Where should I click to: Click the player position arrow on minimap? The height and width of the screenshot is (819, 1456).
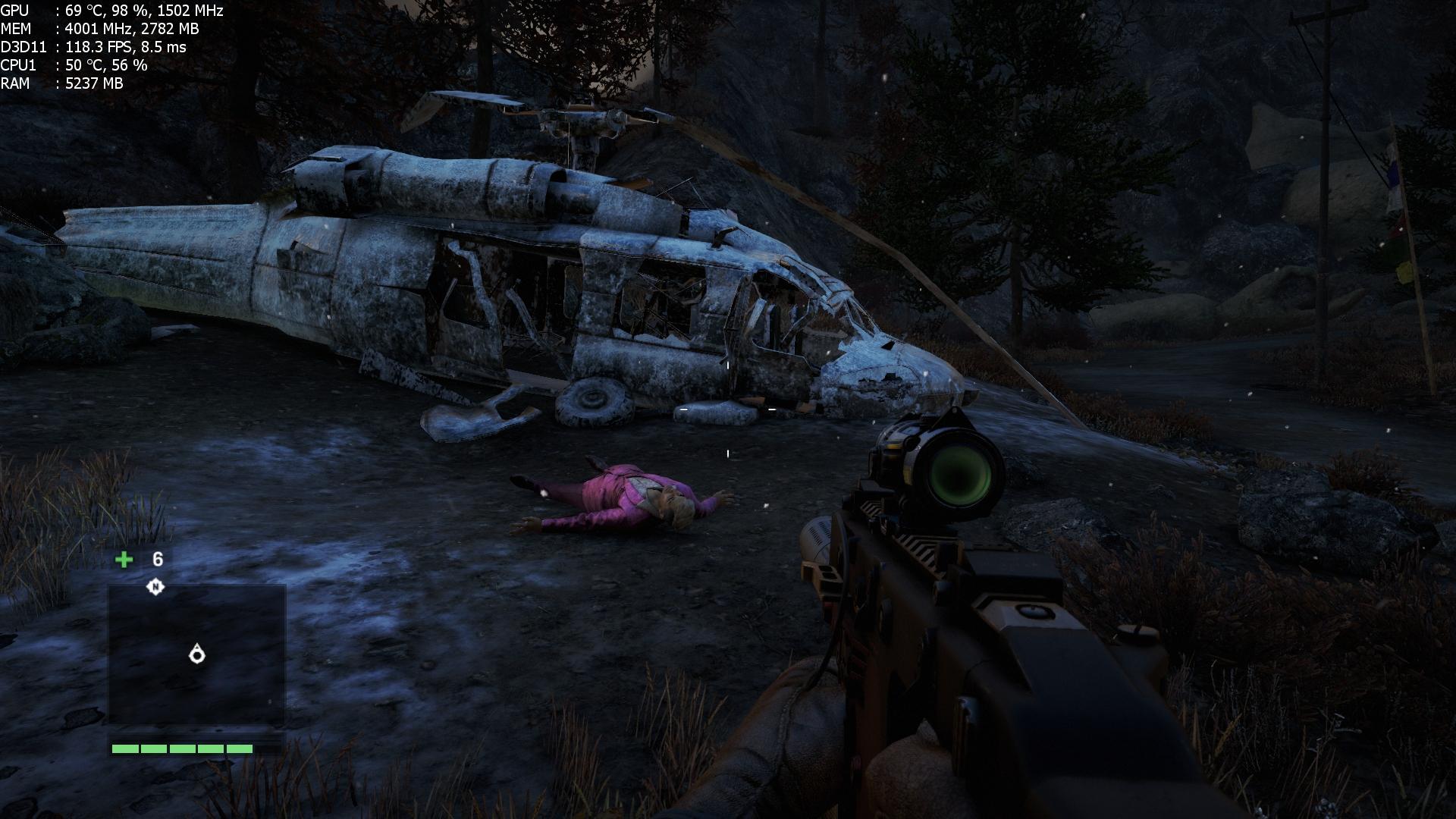click(197, 654)
